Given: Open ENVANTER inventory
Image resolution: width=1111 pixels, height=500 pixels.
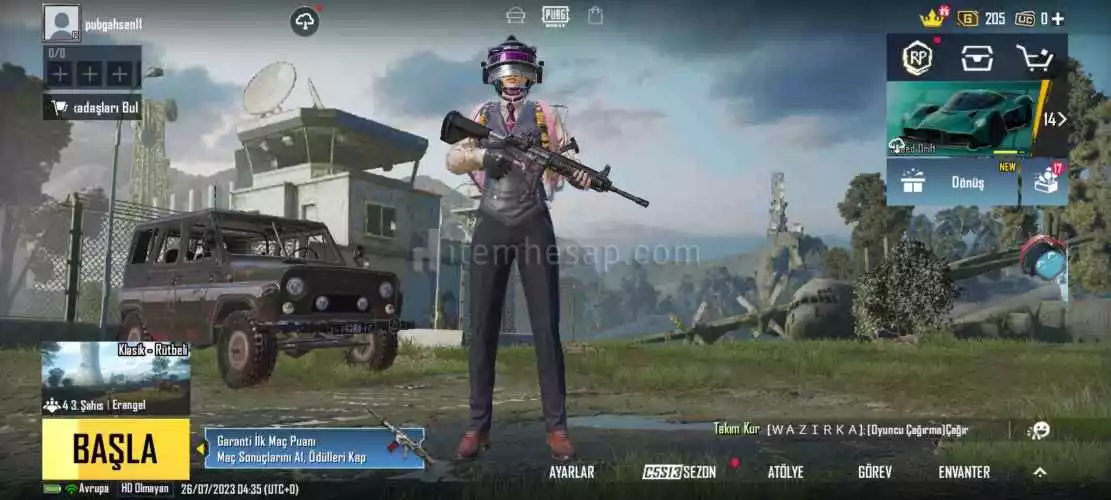Looking at the screenshot, I should [964, 472].
